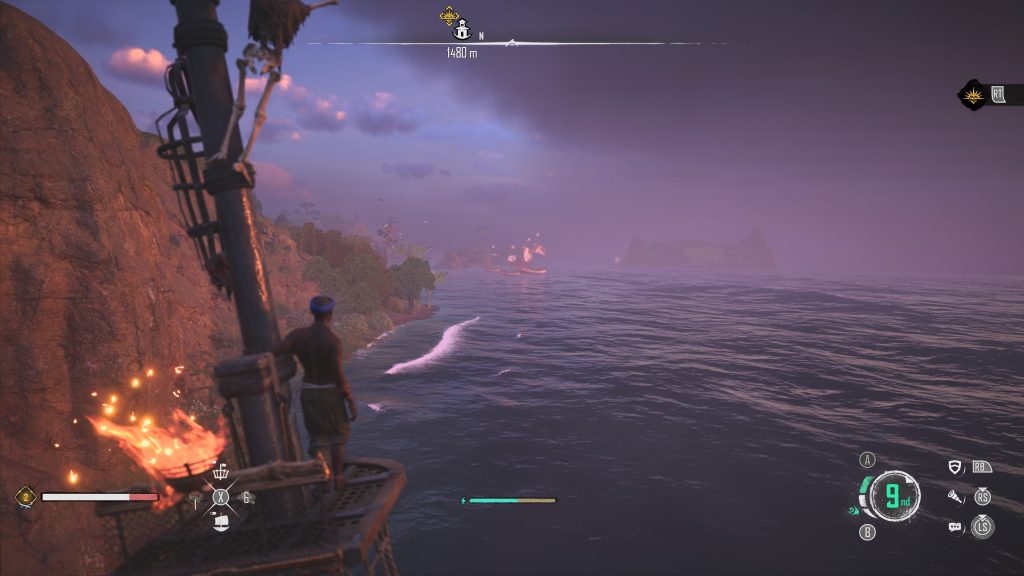Select the sailing ship icon on the wheel
This screenshot has height=576, width=1024.
[x=221, y=520]
